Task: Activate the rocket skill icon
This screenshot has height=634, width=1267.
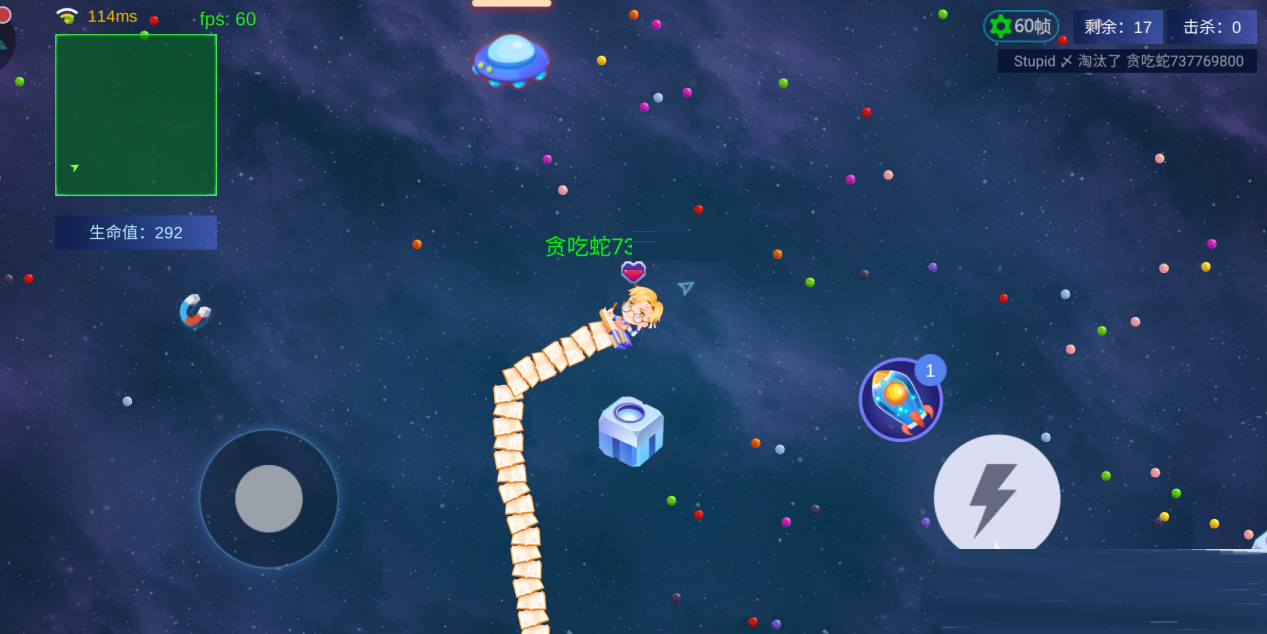Action: click(899, 400)
